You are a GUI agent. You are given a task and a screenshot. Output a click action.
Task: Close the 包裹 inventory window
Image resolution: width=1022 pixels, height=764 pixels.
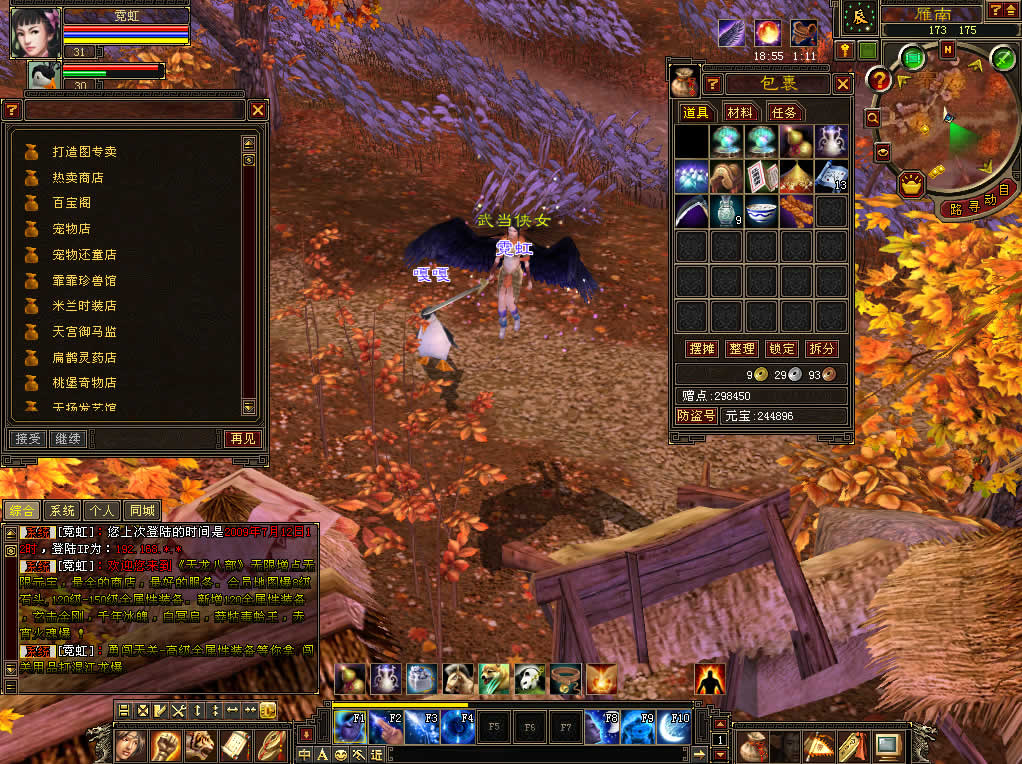842,84
